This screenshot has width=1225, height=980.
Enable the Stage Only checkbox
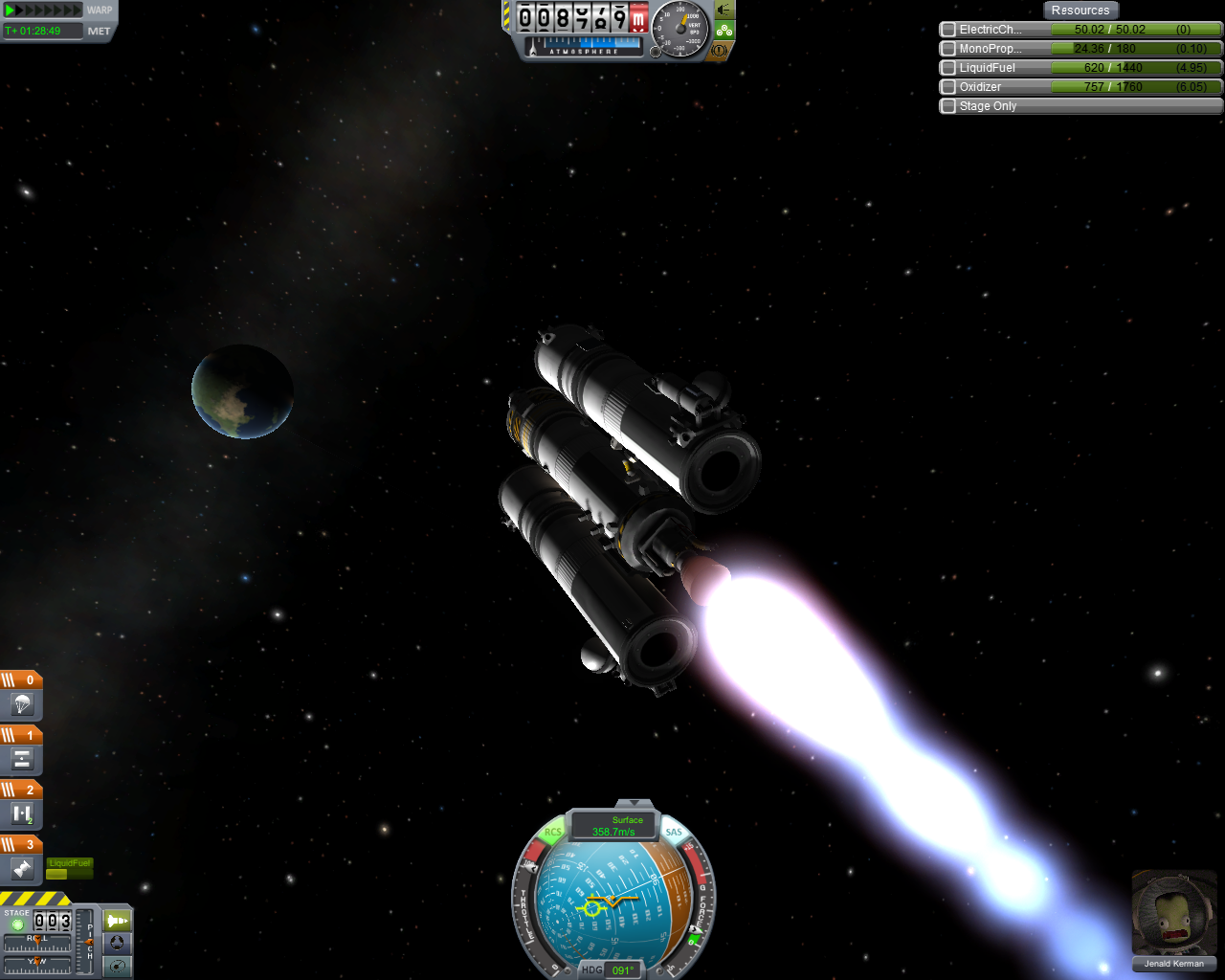coord(948,106)
